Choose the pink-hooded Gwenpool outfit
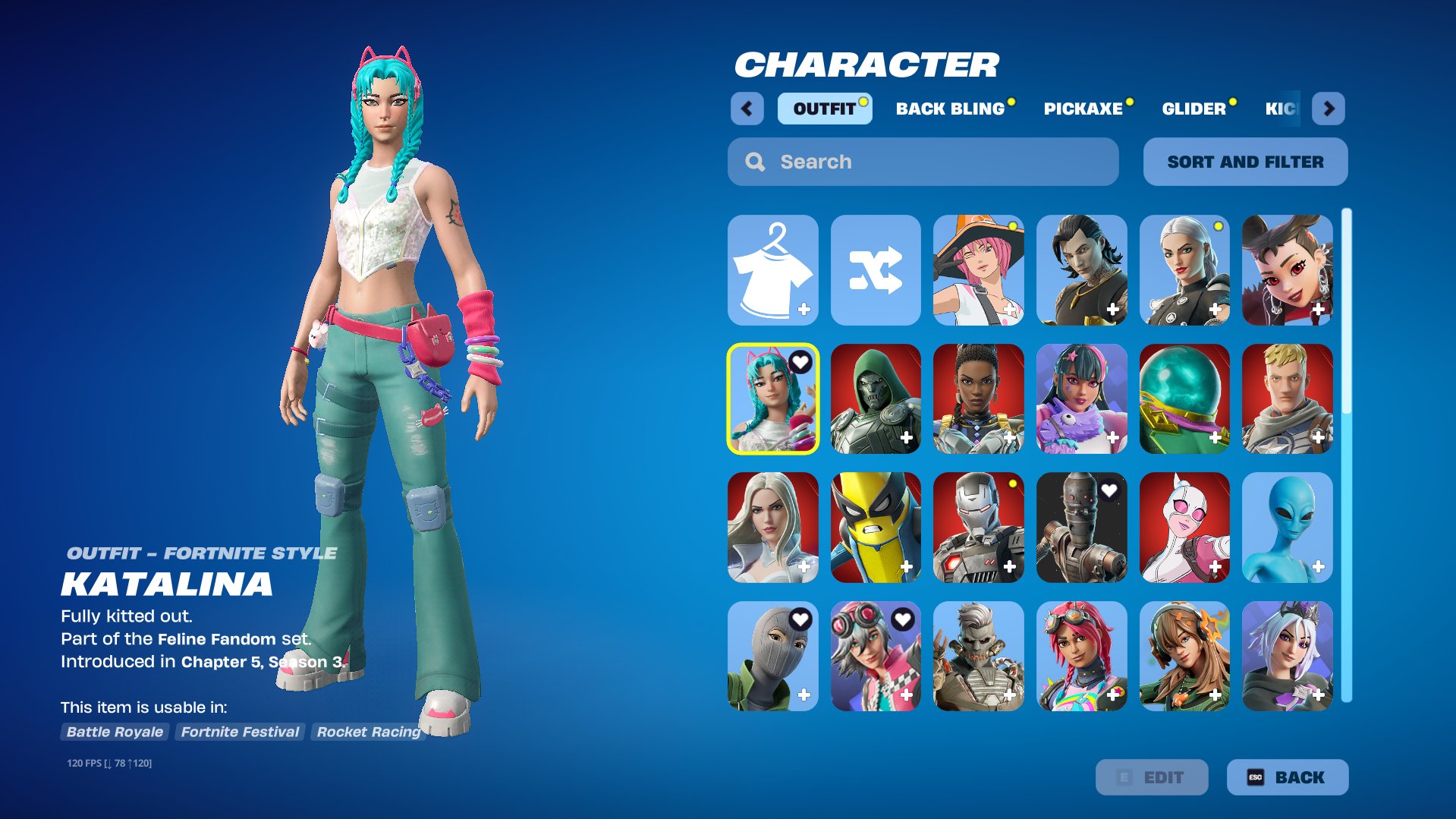 (1184, 528)
